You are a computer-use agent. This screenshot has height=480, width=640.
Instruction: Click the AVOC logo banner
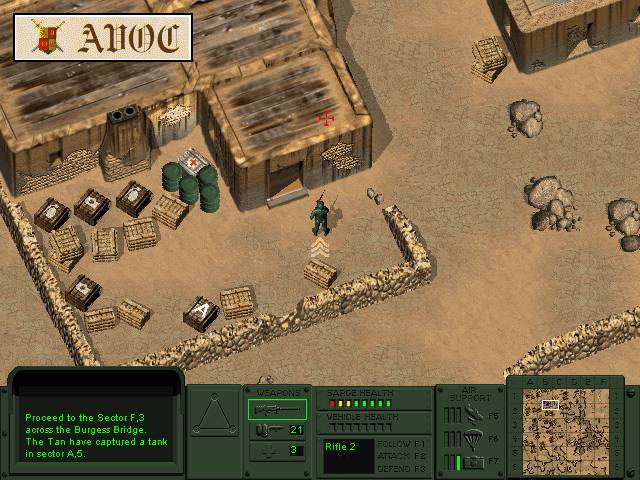pyautogui.click(x=104, y=38)
